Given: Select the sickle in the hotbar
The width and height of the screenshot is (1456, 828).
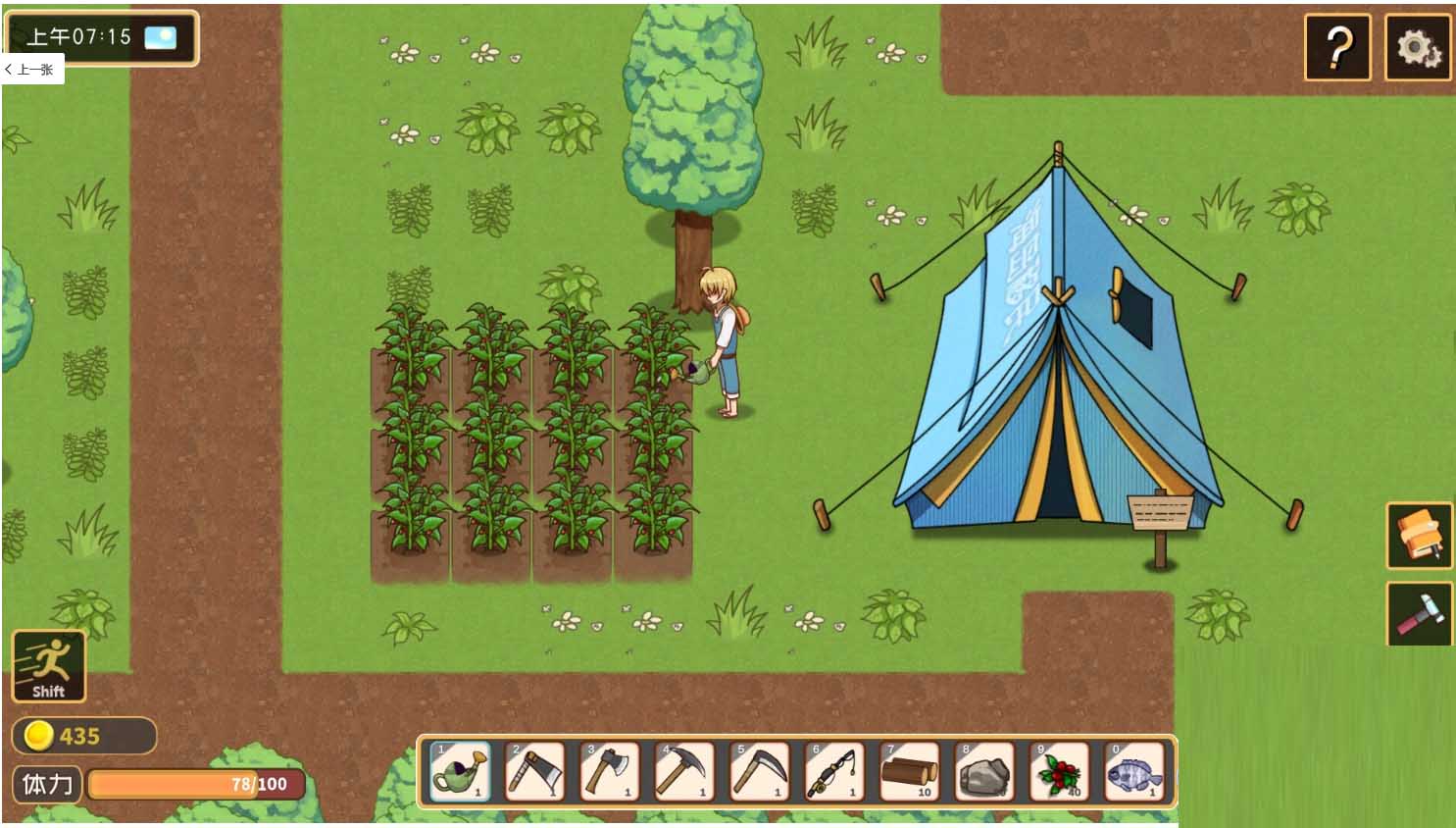Looking at the screenshot, I should click(x=760, y=772).
